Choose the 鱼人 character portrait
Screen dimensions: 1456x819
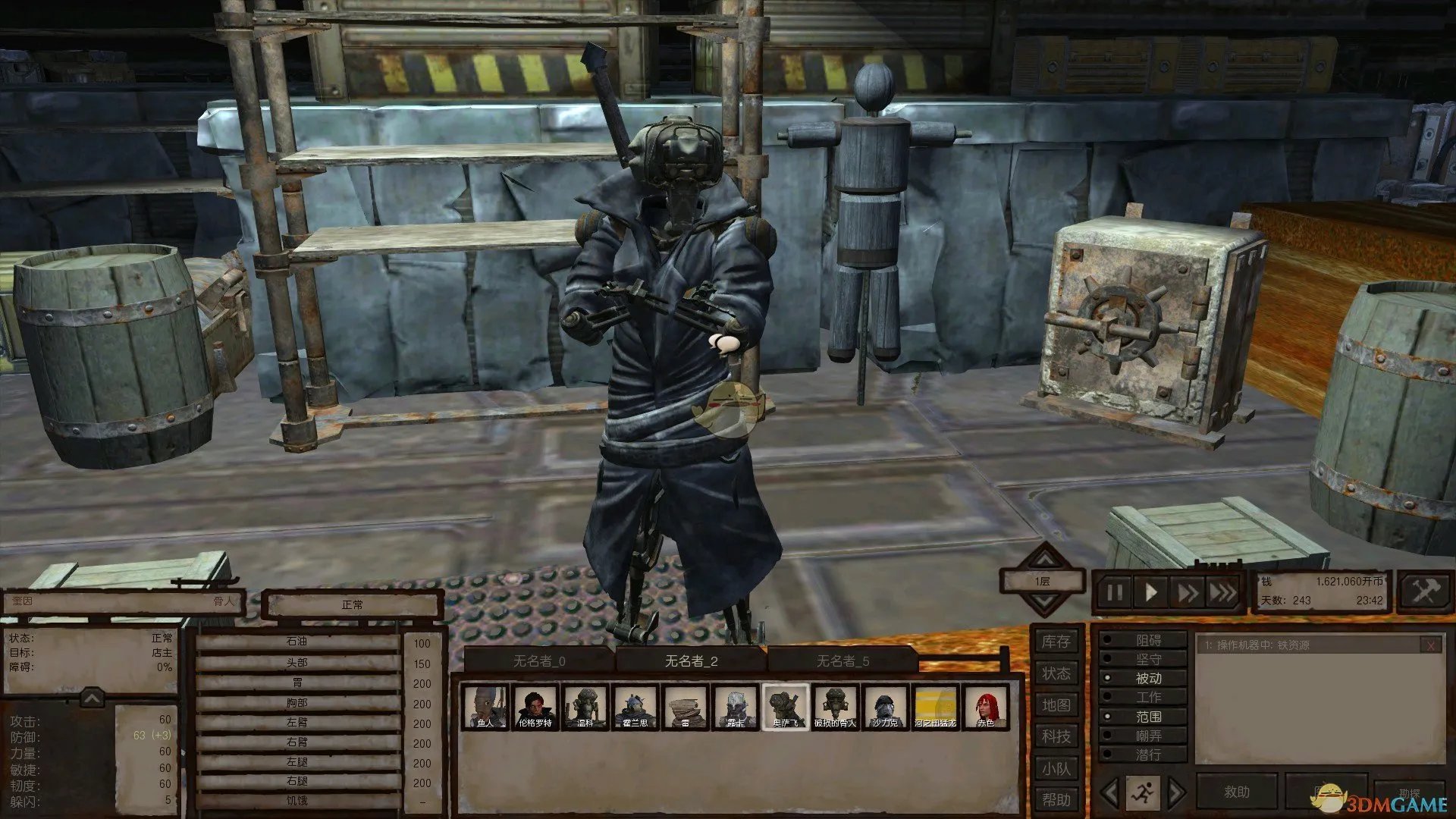pyautogui.click(x=485, y=708)
